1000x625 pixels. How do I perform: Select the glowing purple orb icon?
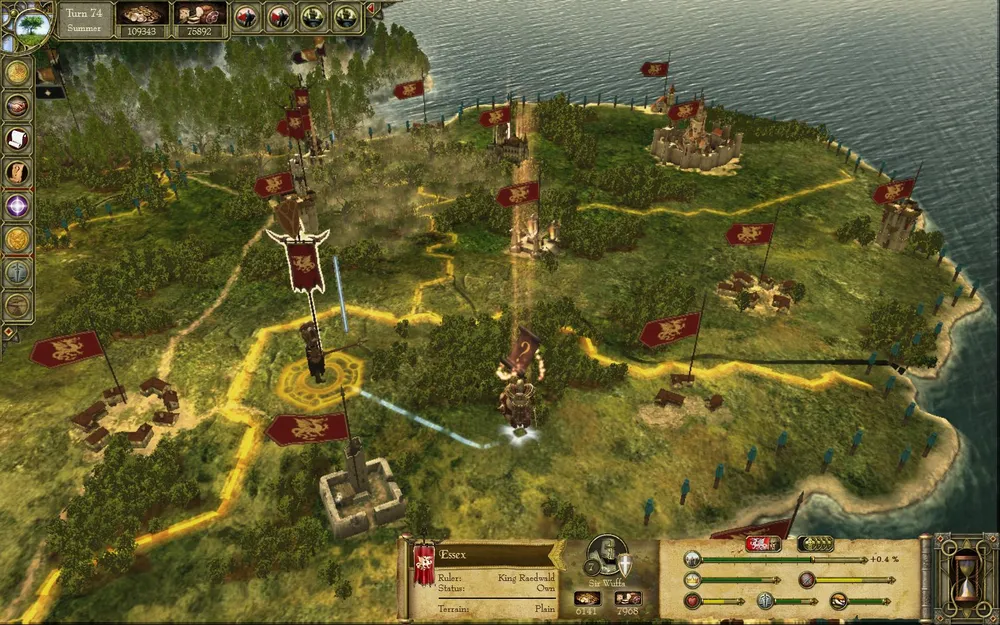coord(17,205)
